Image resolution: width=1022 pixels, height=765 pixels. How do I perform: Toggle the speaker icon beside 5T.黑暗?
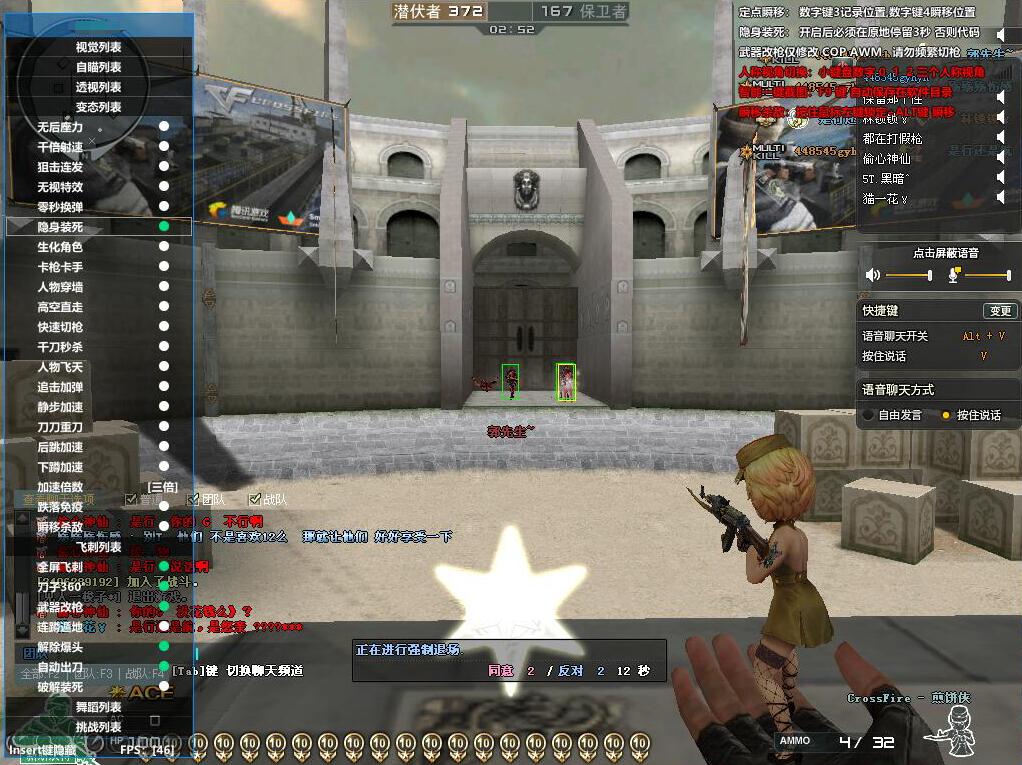tap(1001, 178)
